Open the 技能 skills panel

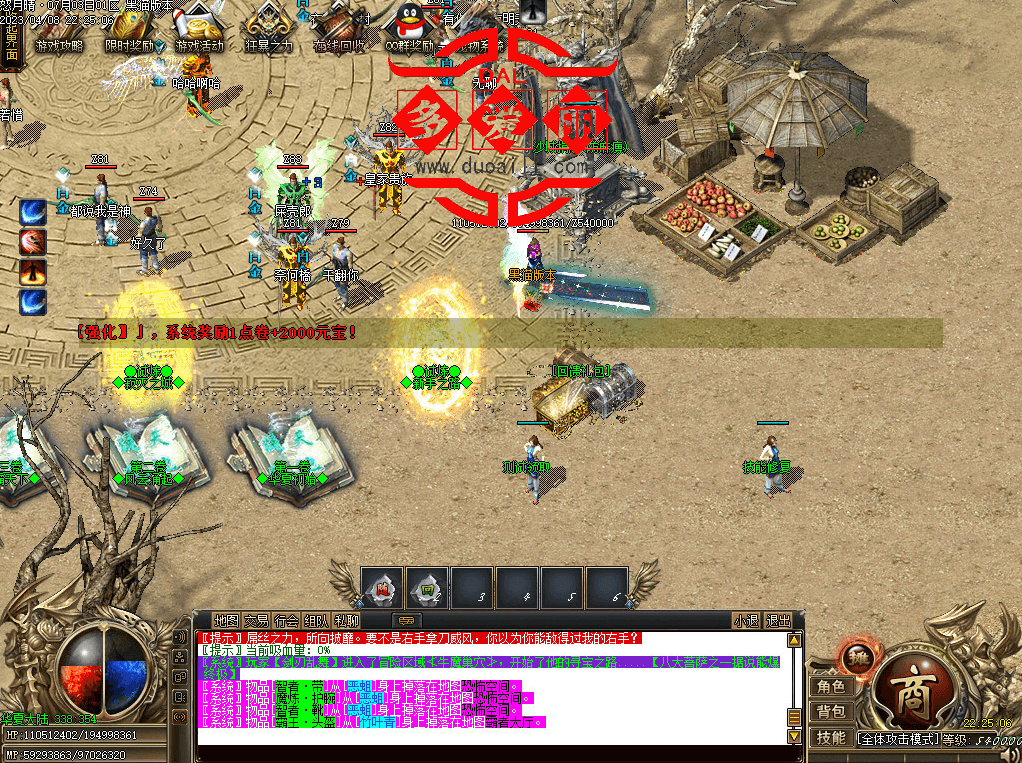831,737
